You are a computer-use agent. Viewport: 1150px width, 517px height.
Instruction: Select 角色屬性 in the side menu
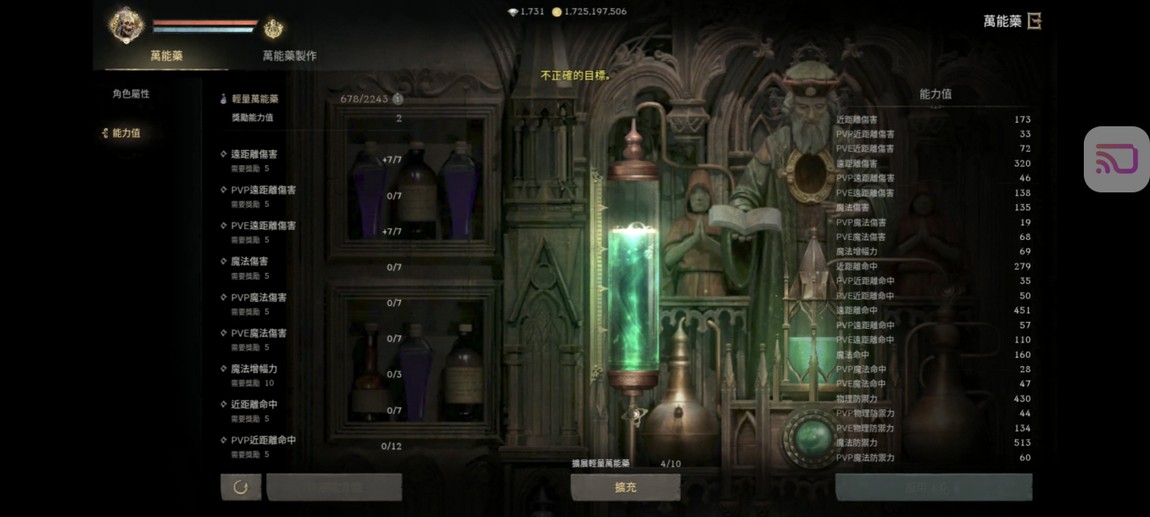[x=131, y=94]
